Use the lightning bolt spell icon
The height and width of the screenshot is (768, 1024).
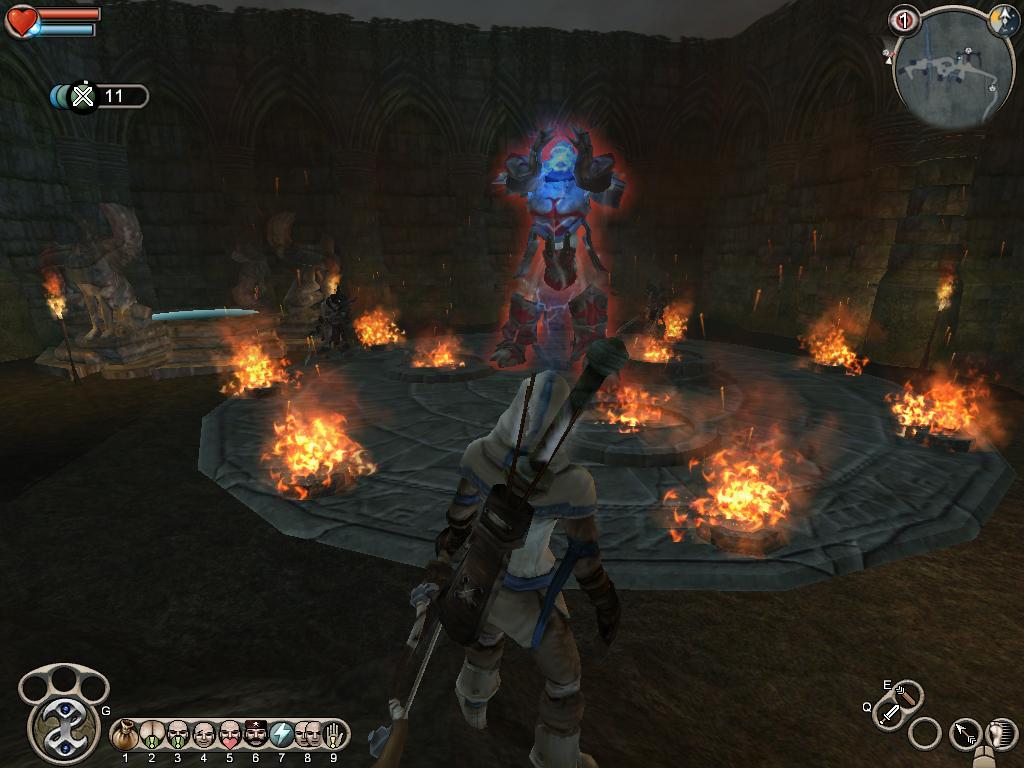[x=282, y=735]
